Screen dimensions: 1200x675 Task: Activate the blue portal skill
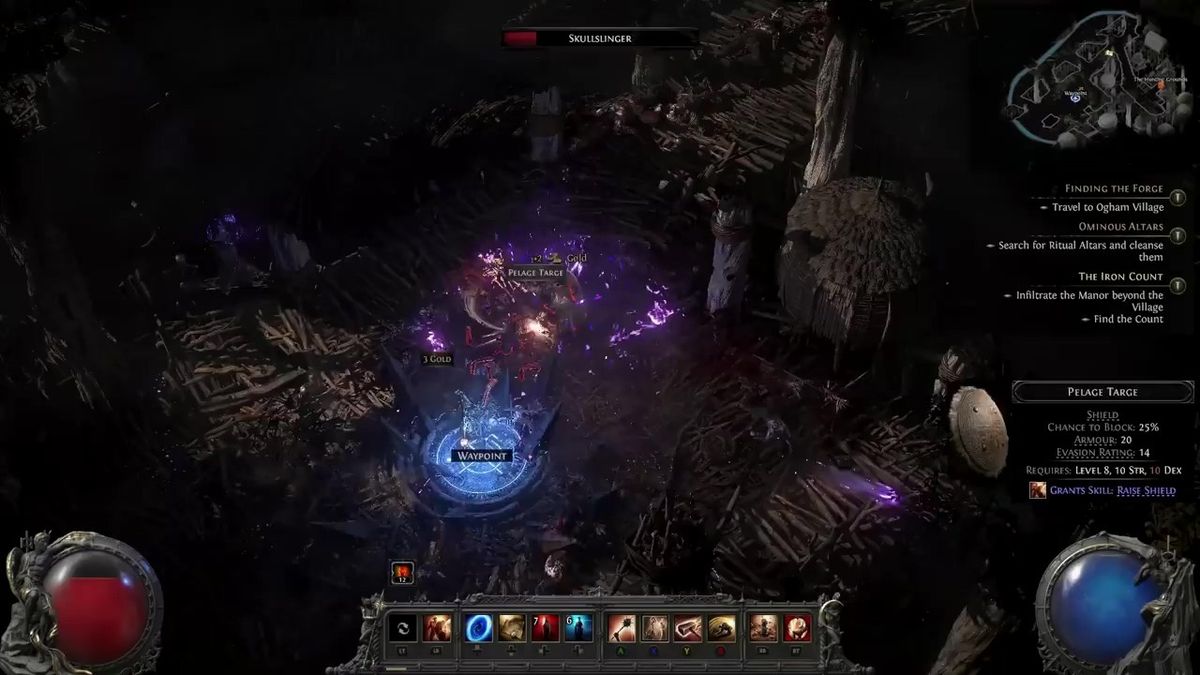pos(479,628)
